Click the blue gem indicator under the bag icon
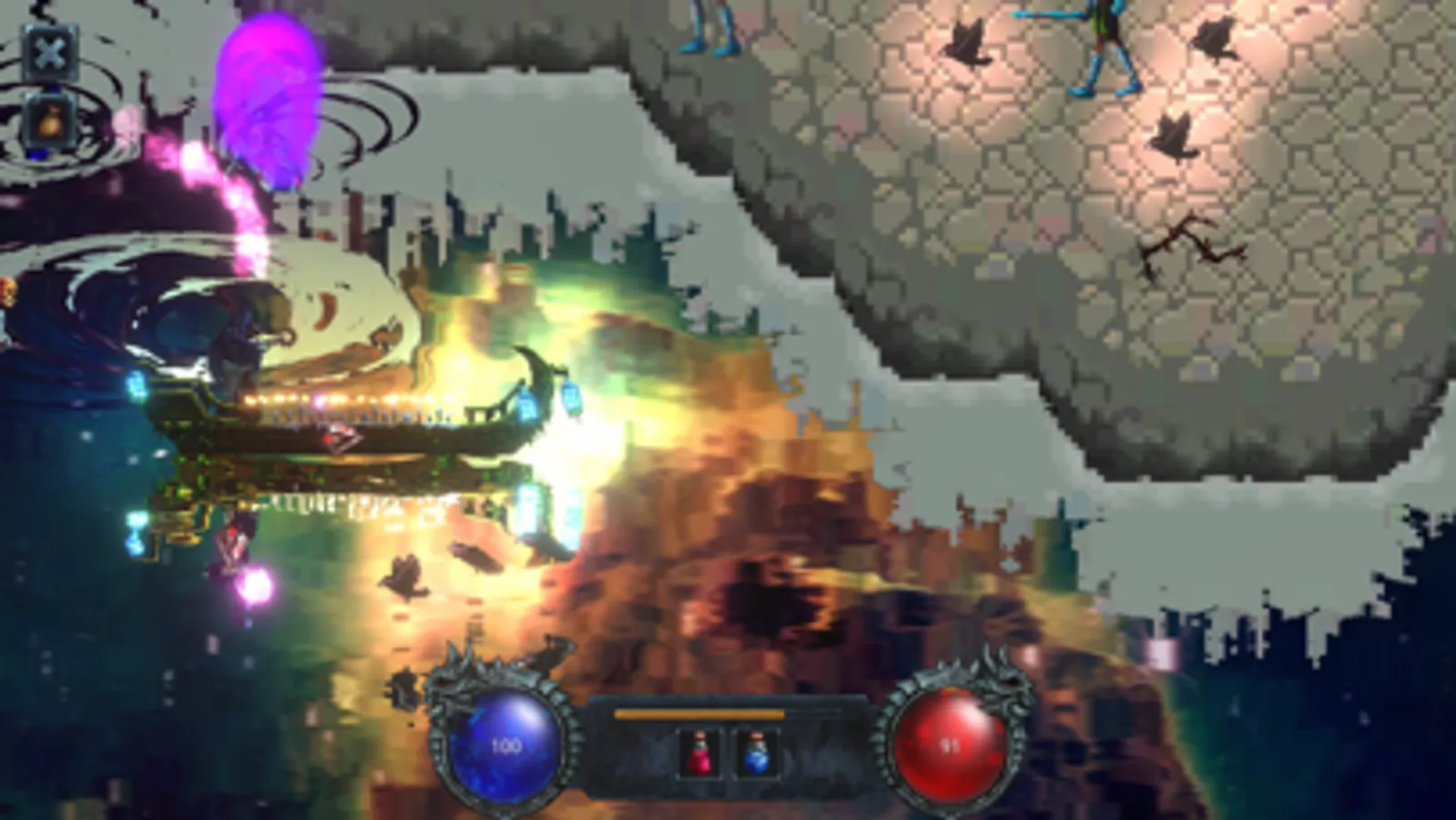1456x820 pixels. coord(36,153)
